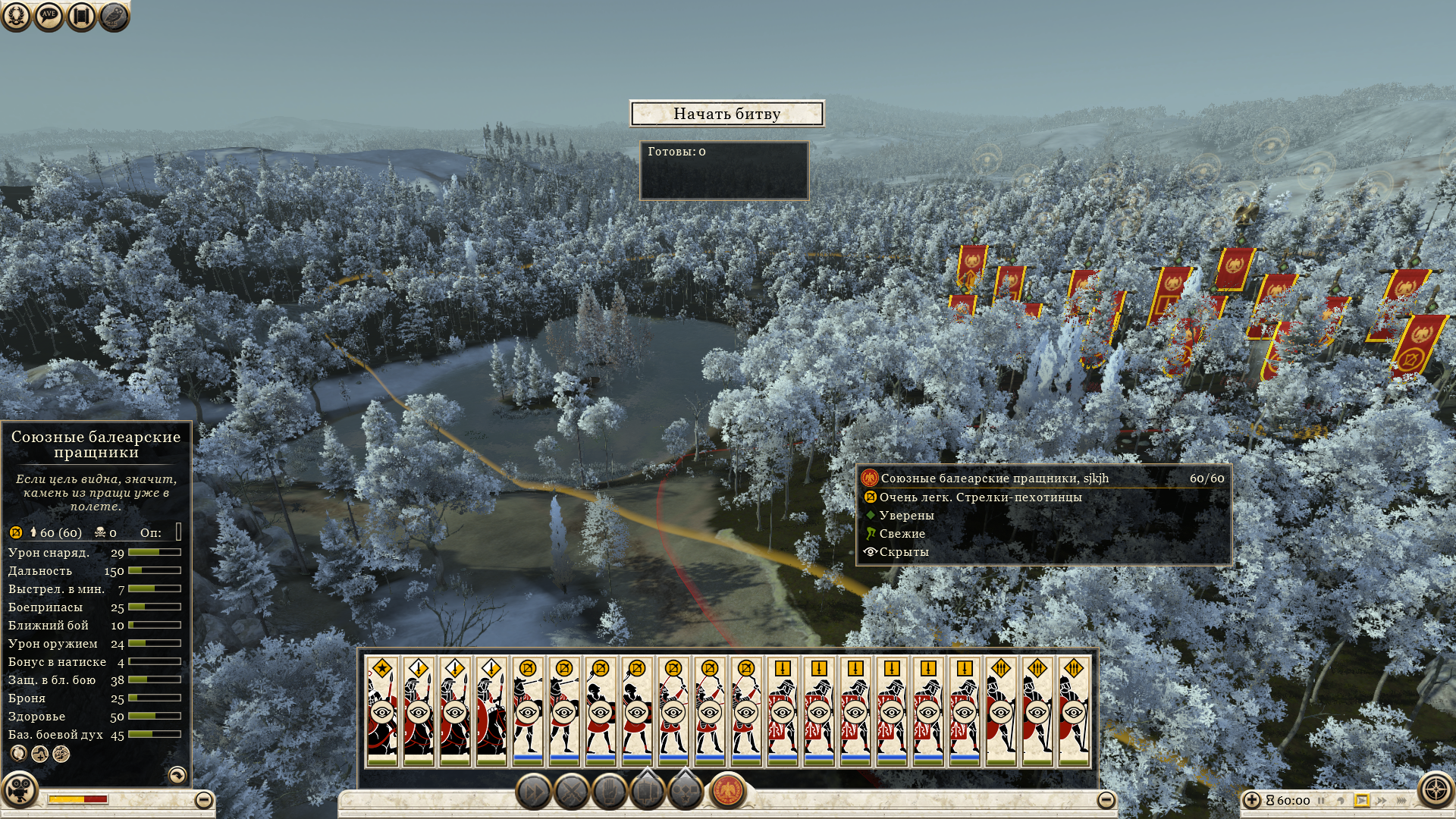
Task: Pause the battle speed
Action: tap(1321, 800)
